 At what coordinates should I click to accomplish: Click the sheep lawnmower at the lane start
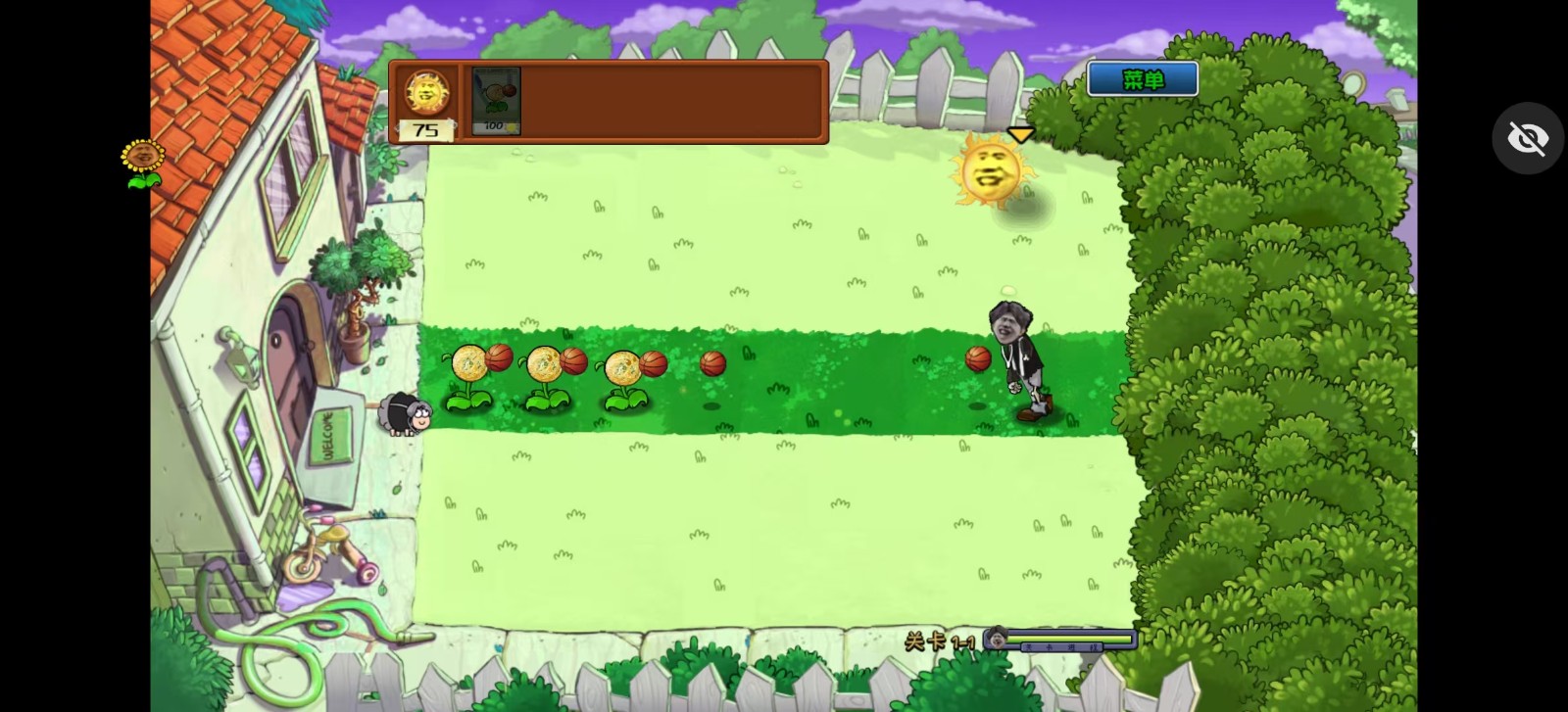click(405, 415)
